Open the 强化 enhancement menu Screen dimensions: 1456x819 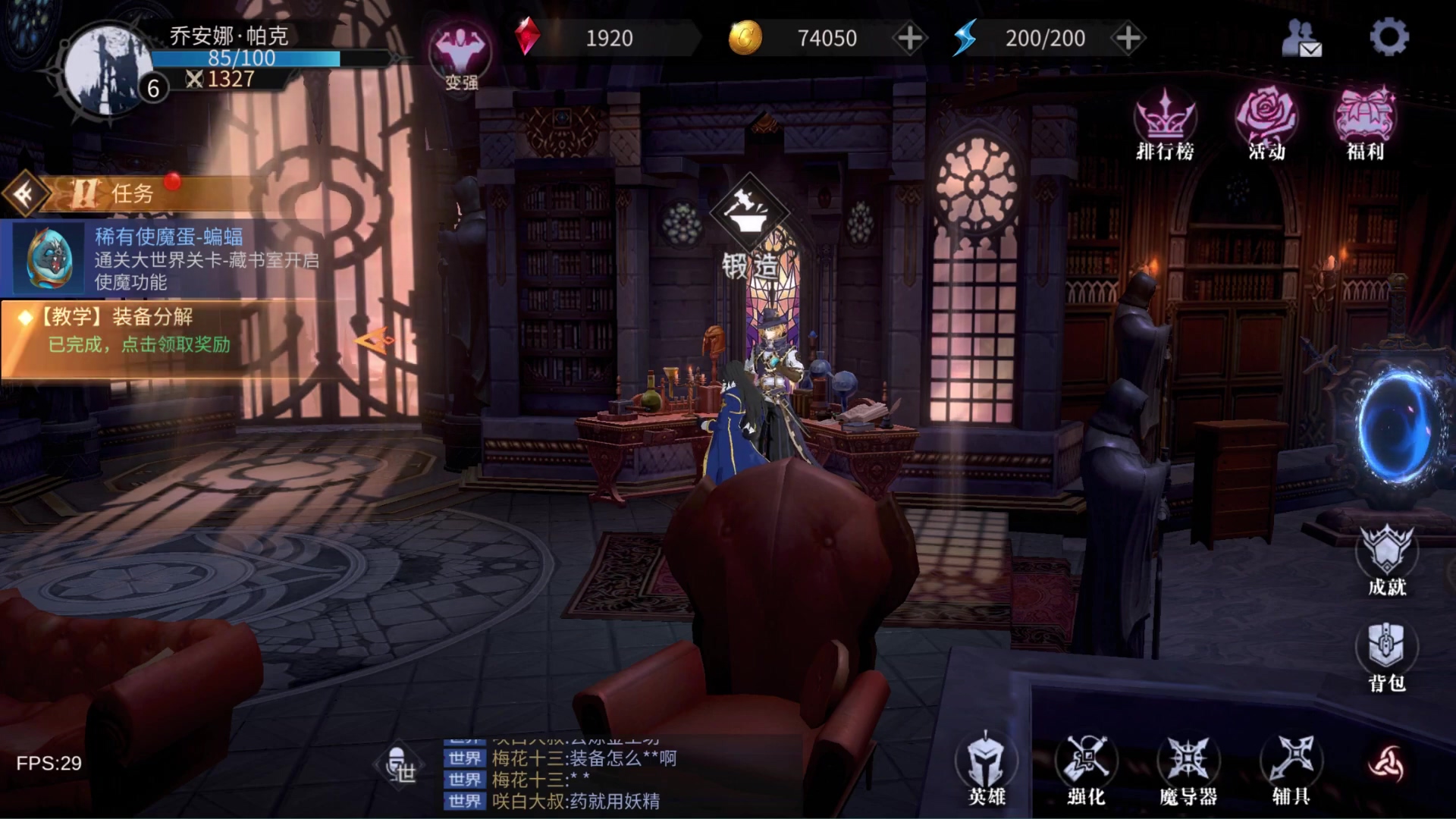[1086, 768]
